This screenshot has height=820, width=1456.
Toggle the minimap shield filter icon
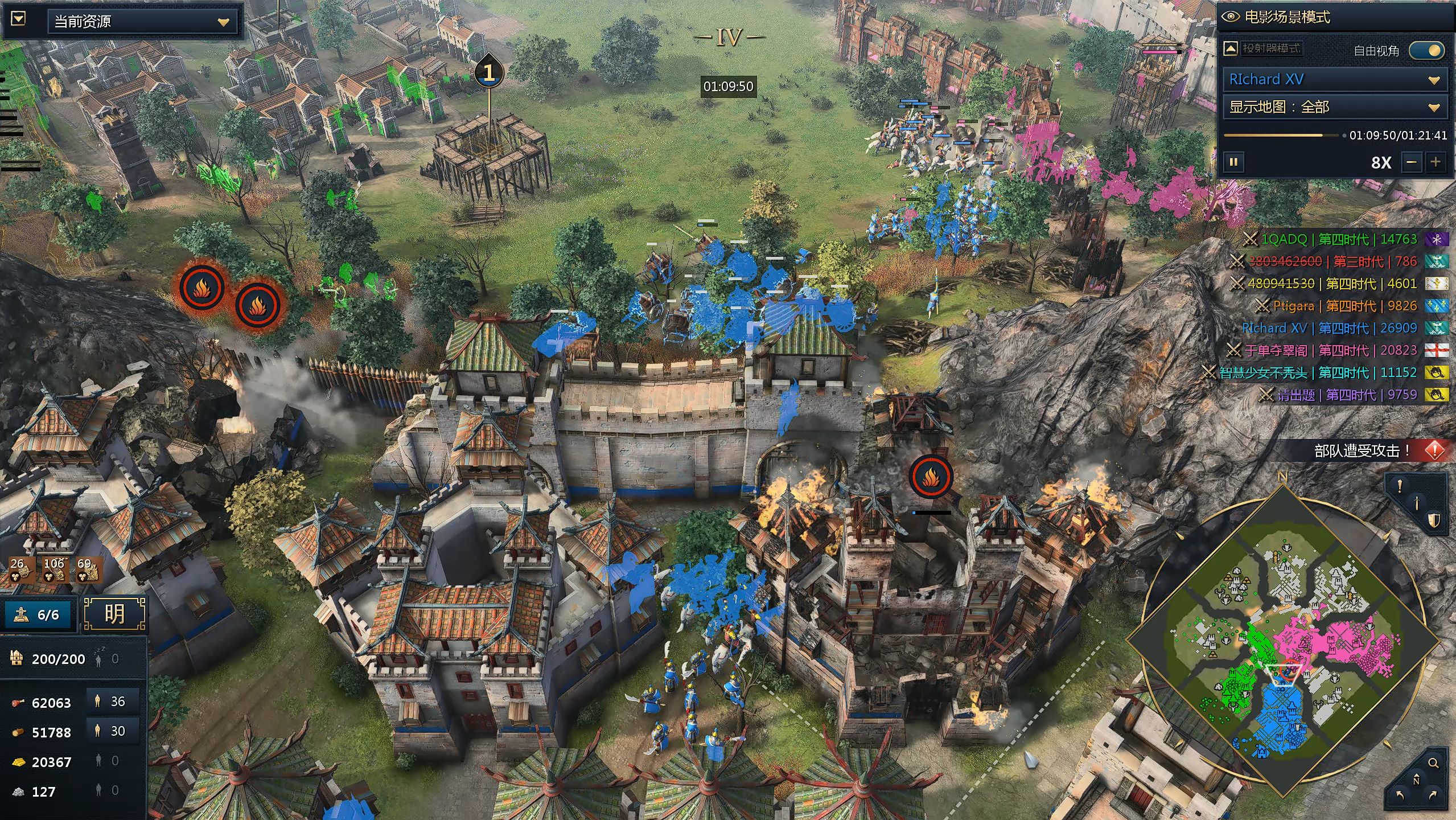click(1433, 520)
